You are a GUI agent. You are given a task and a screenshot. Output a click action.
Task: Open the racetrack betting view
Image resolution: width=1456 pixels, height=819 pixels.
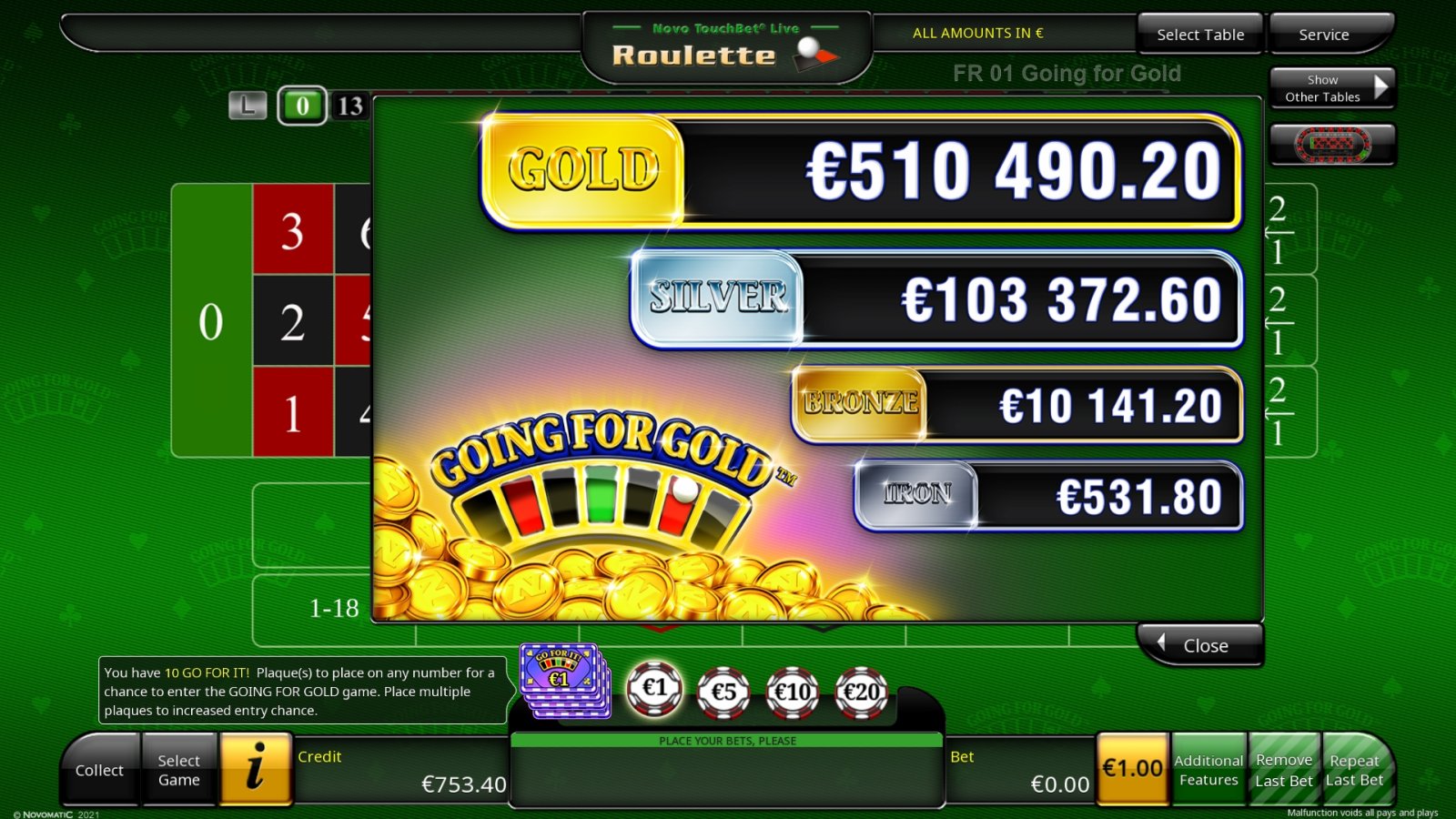[x=1331, y=144]
